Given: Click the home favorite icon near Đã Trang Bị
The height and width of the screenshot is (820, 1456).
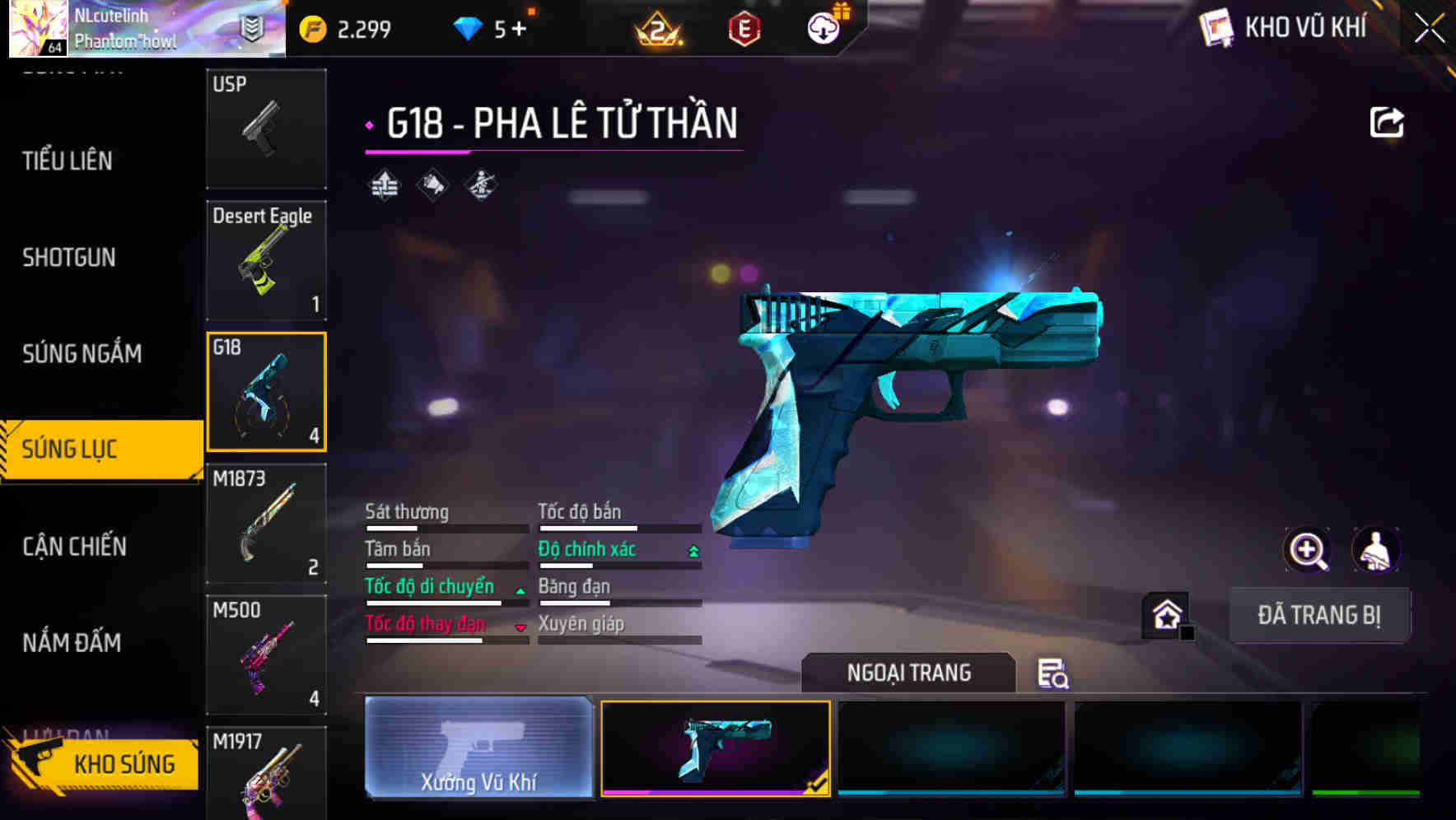Looking at the screenshot, I should (x=1167, y=615).
